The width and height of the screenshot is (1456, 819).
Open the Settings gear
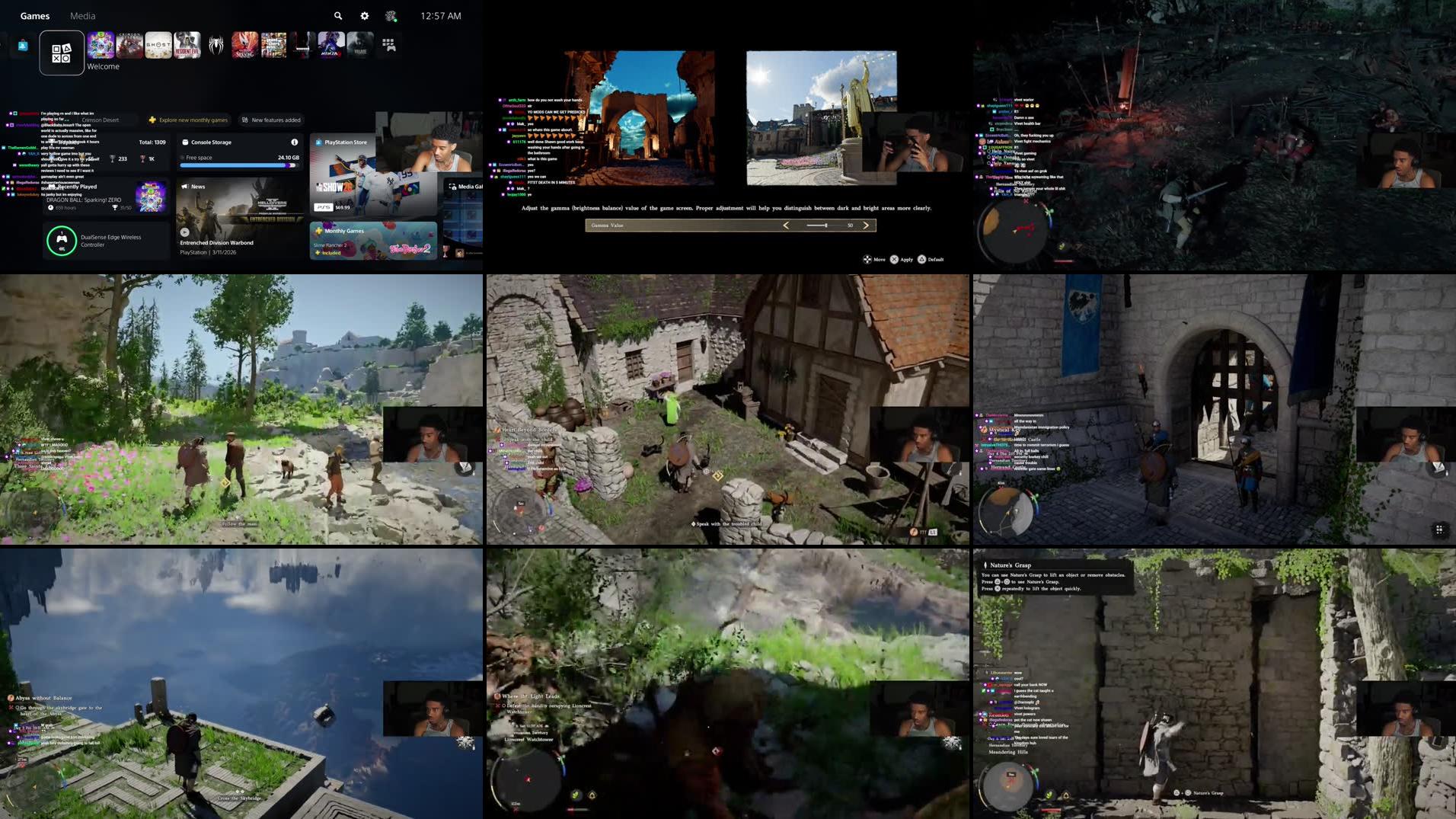coord(363,16)
